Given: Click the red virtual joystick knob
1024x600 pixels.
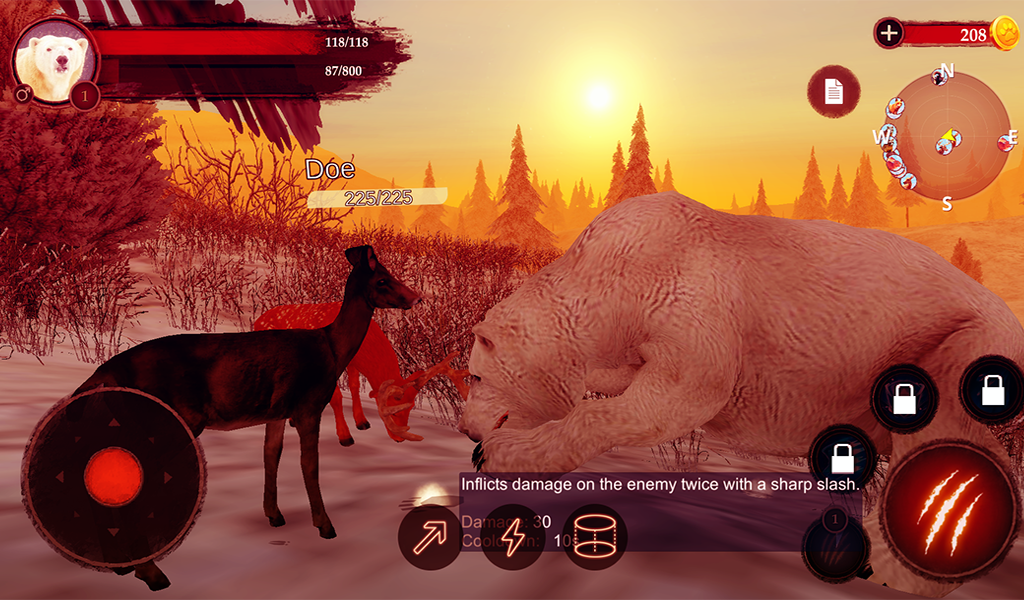Looking at the screenshot, I should (113, 476).
